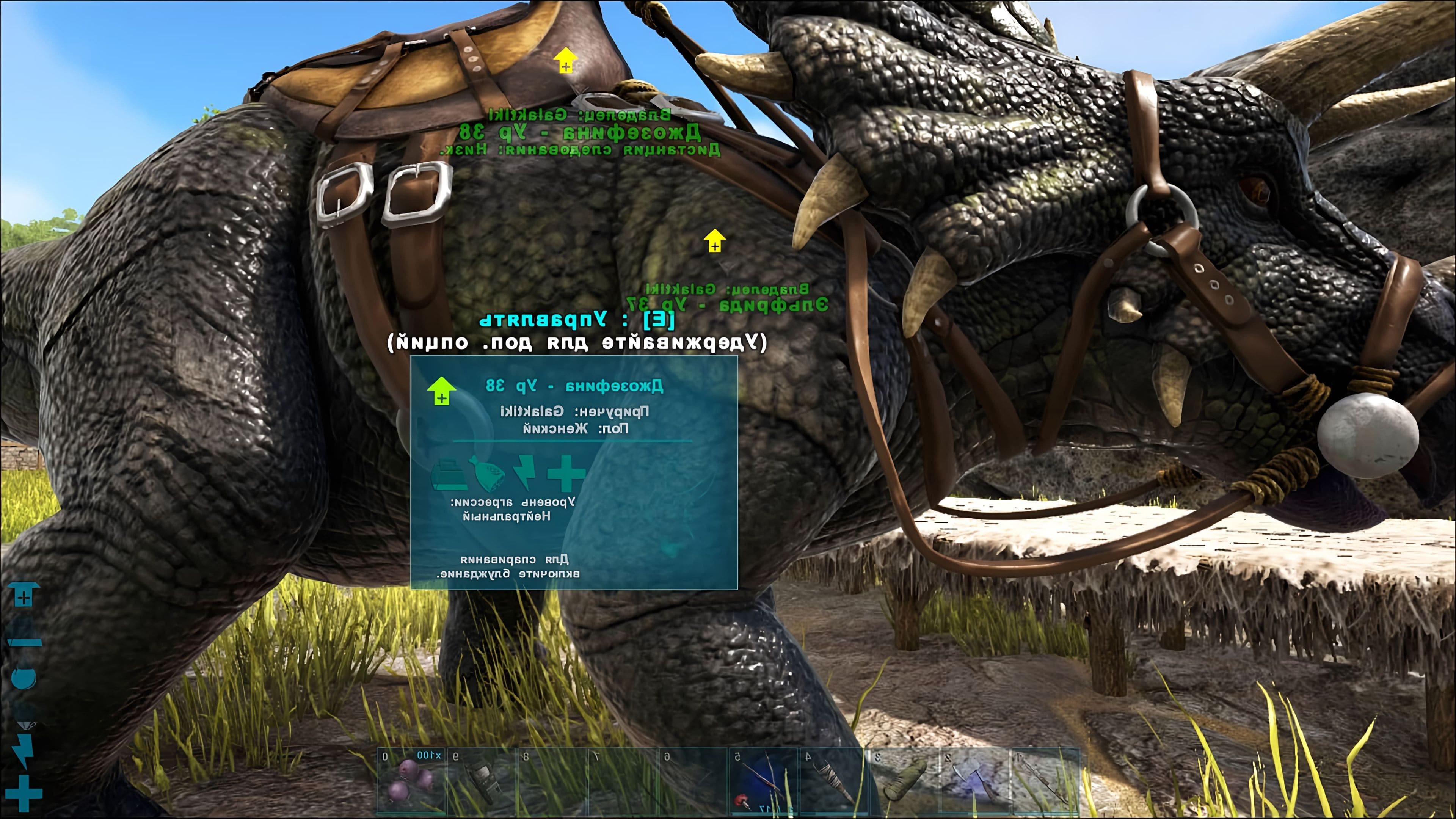The image size is (1456, 819).
Task: Equip the wrapped torch in slot 4
Action: tap(833, 782)
